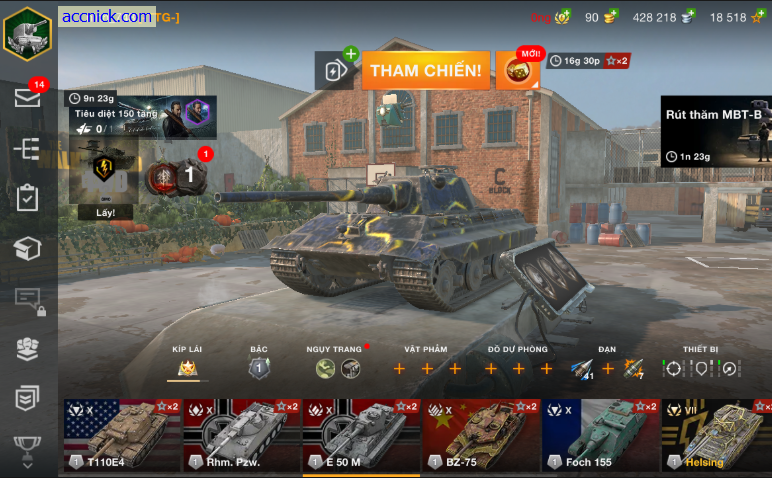Open the tech tree from sidebar
Viewport: 772px width, 478px height.
27,148
